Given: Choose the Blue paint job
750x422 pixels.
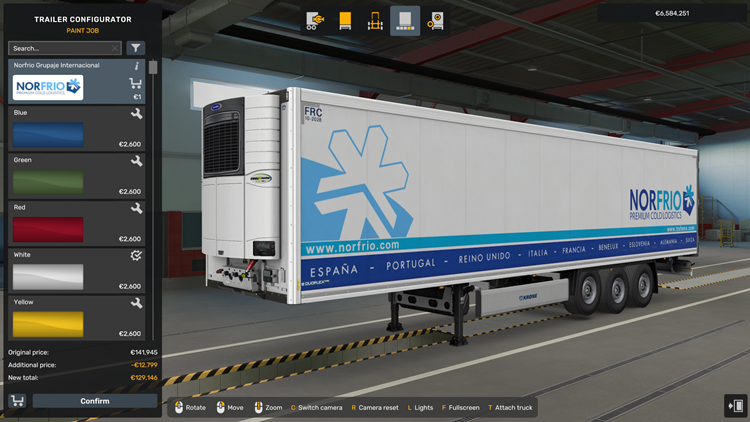Looking at the screenshot, I should pyautogui.click(x=48, y=135).
